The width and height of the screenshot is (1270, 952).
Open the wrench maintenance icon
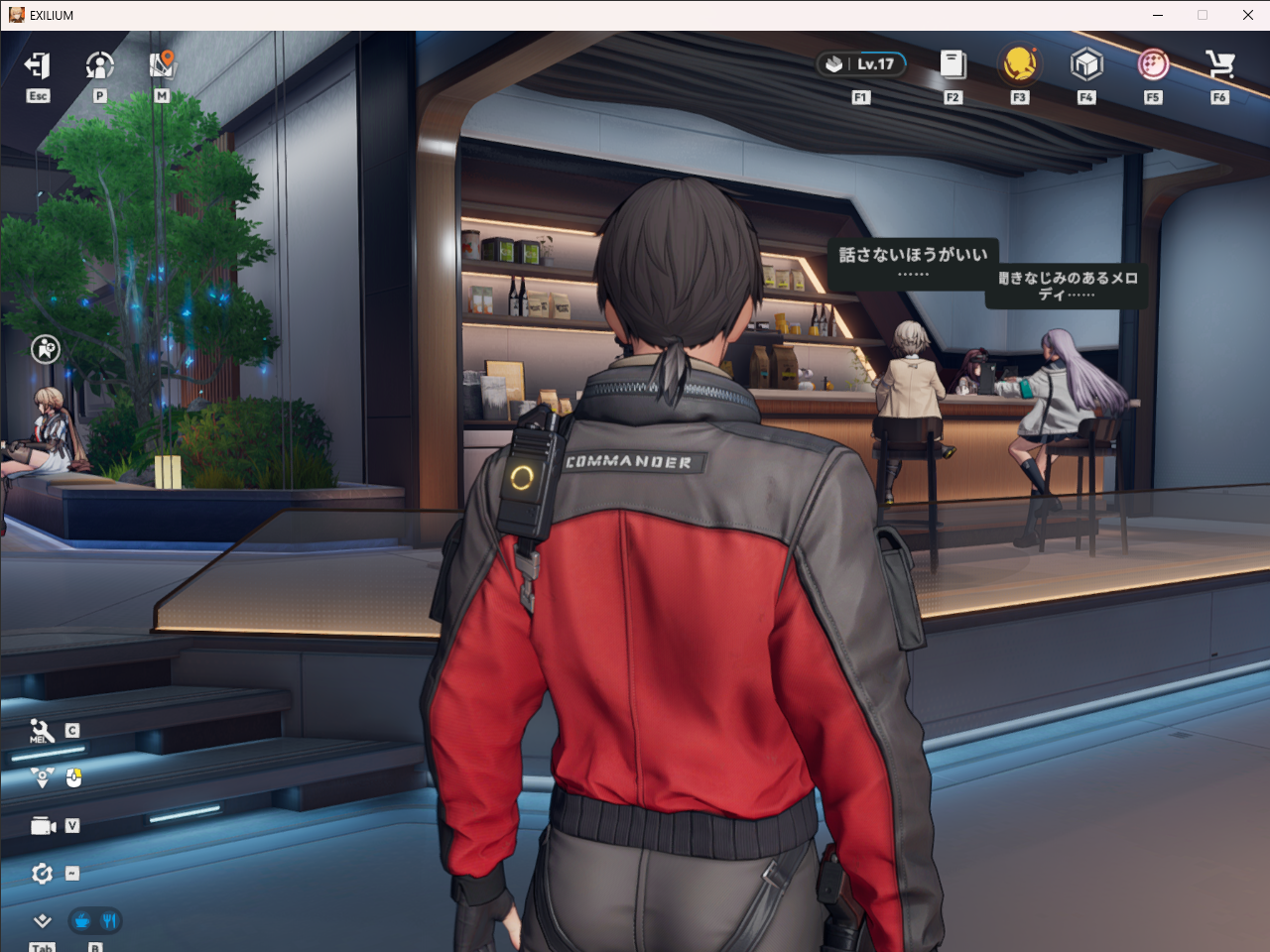42,731
